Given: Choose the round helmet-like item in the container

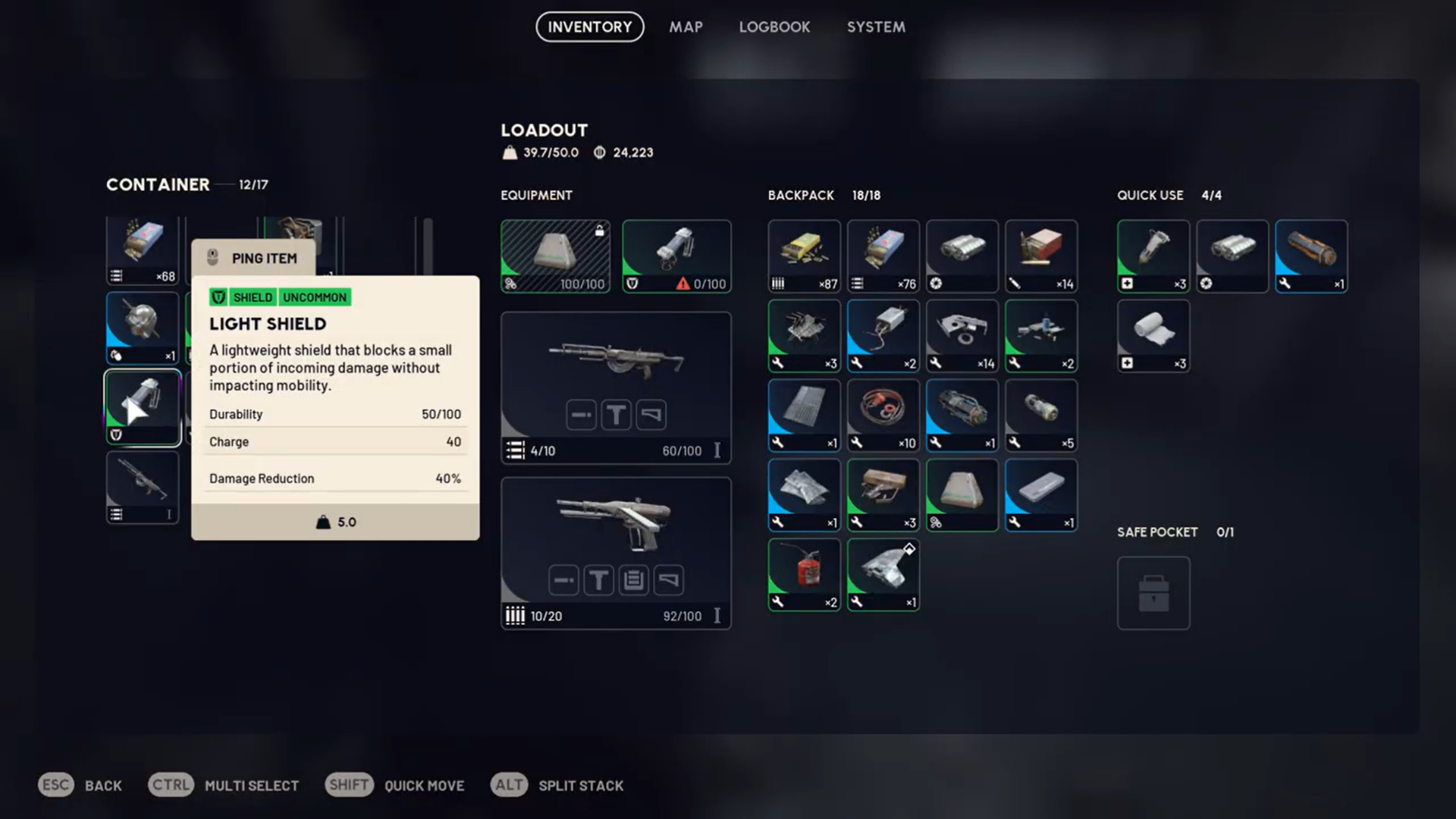Looking at the screenshot, I should click(143, 328).
